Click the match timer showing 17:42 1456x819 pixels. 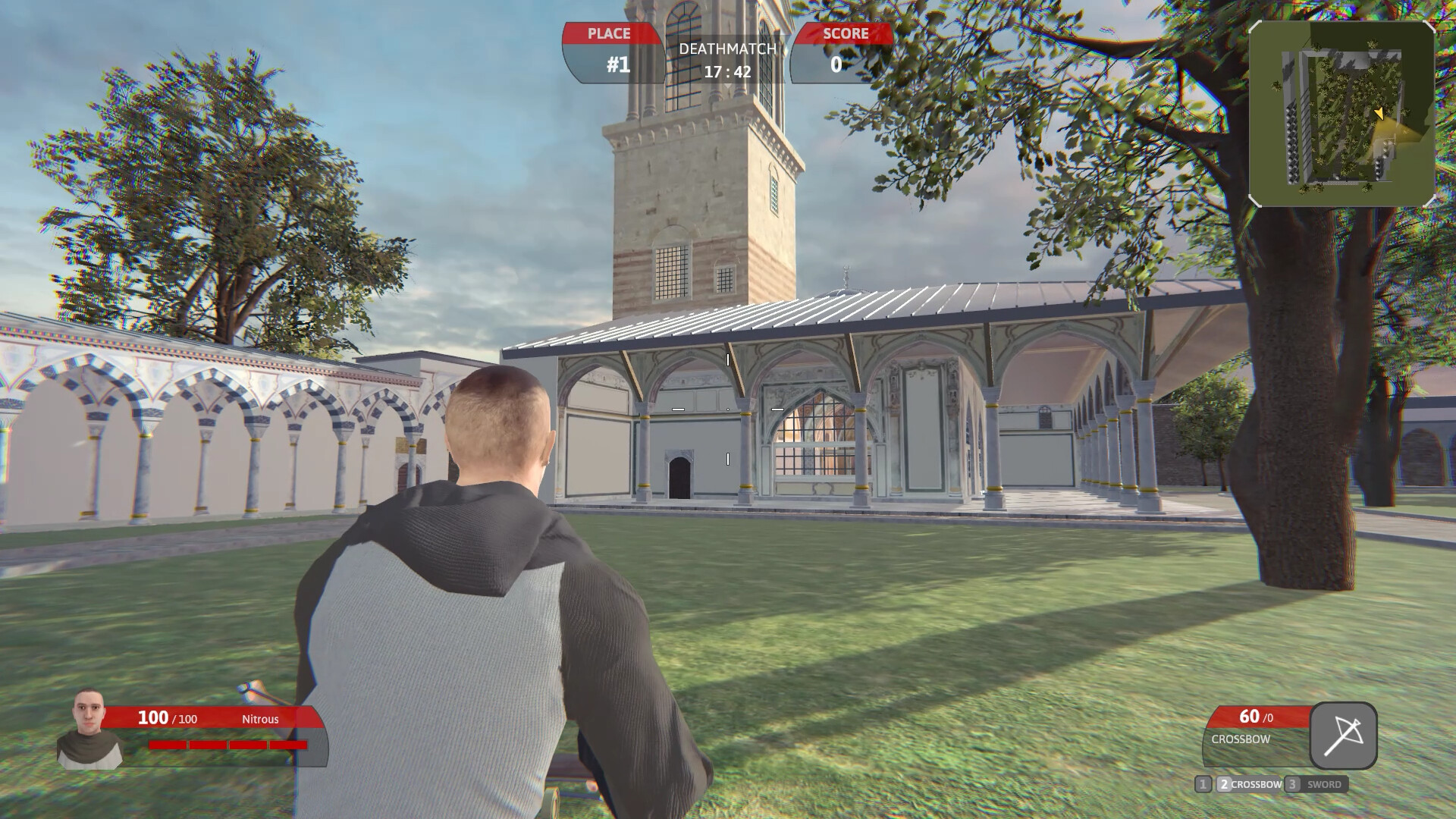[x=726, y=72]
